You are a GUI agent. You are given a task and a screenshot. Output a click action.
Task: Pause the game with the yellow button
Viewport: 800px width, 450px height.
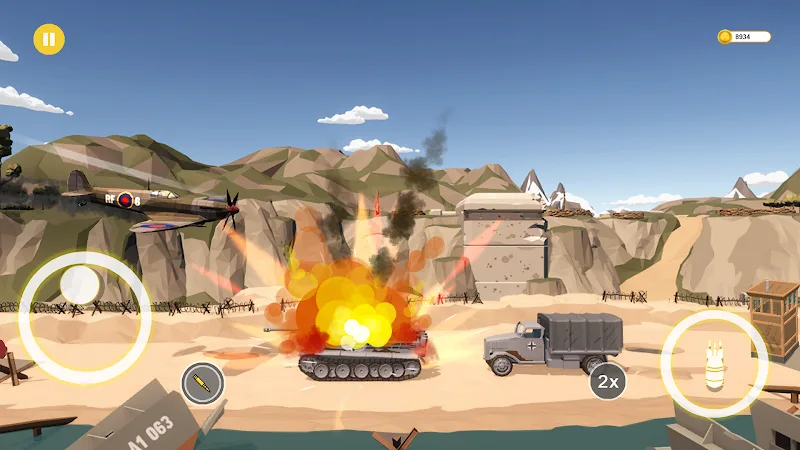tap(48, 40)
